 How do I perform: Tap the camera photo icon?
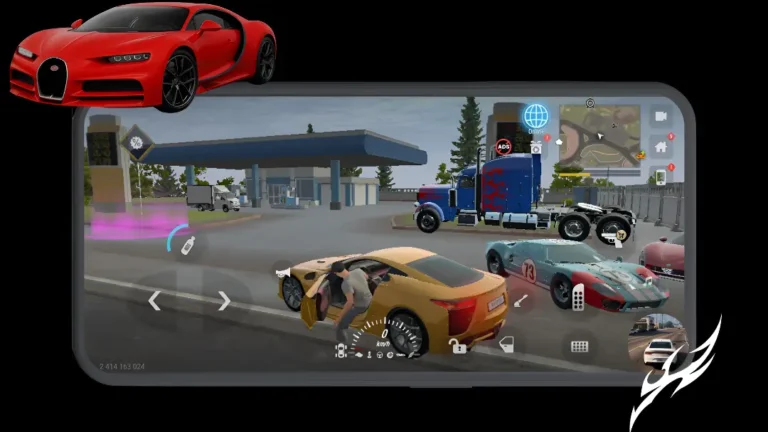tap(536, 147)
